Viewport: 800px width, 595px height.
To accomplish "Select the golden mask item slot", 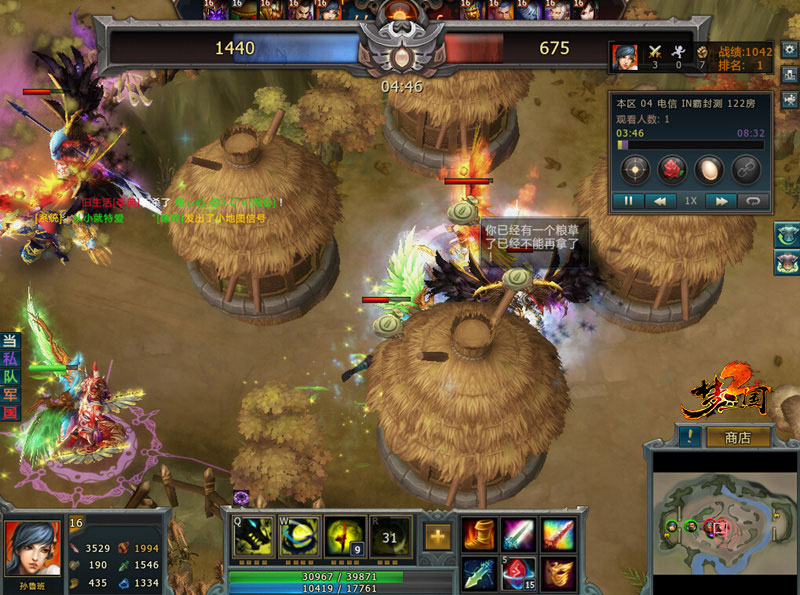I will pyautogui.click(x=559, y=573).
